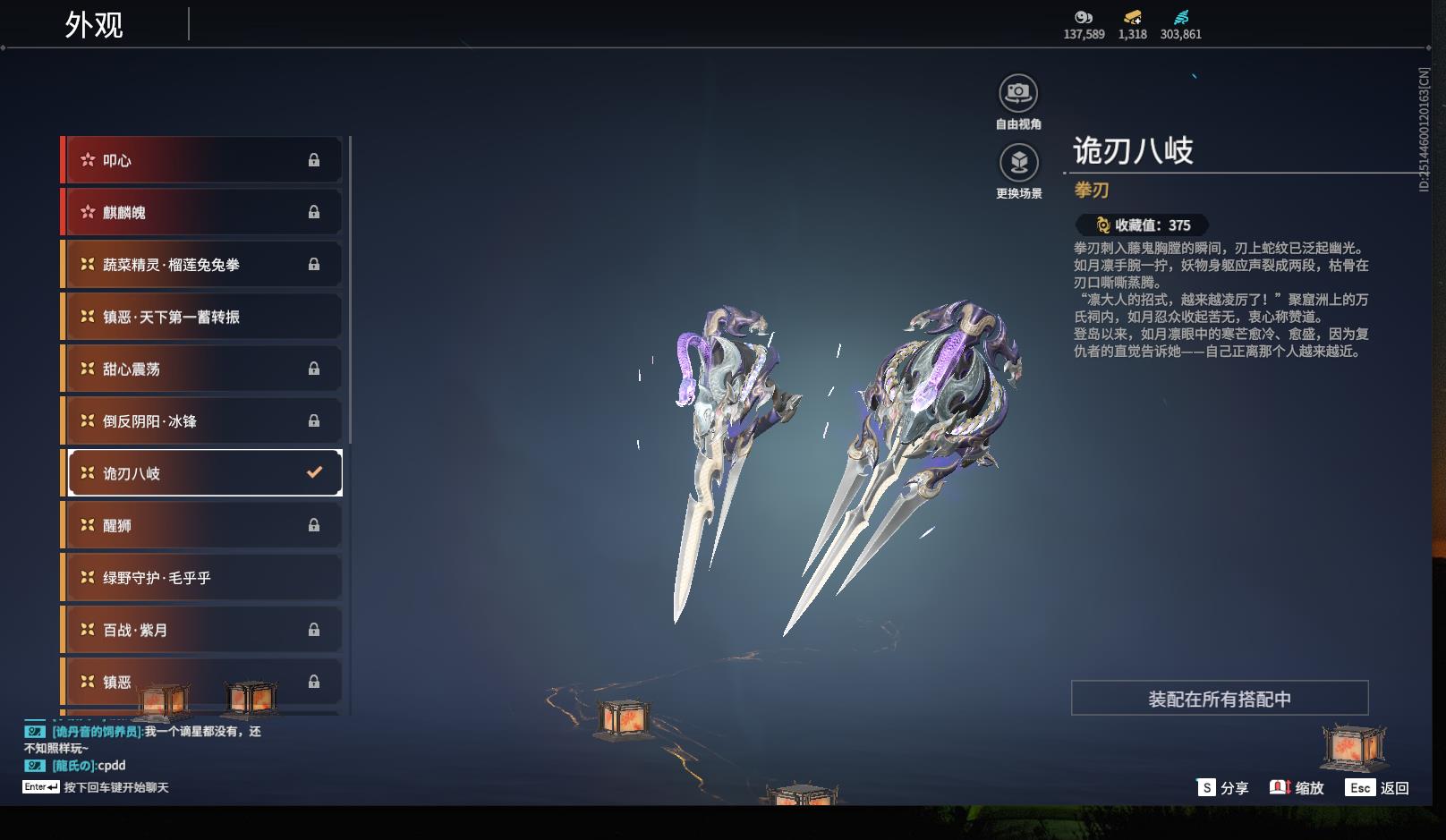Viewport: 1446px width, 840px height.
Task: Apply skin with 装配在所有搭配中 button
Action: tap(1220, 699)
